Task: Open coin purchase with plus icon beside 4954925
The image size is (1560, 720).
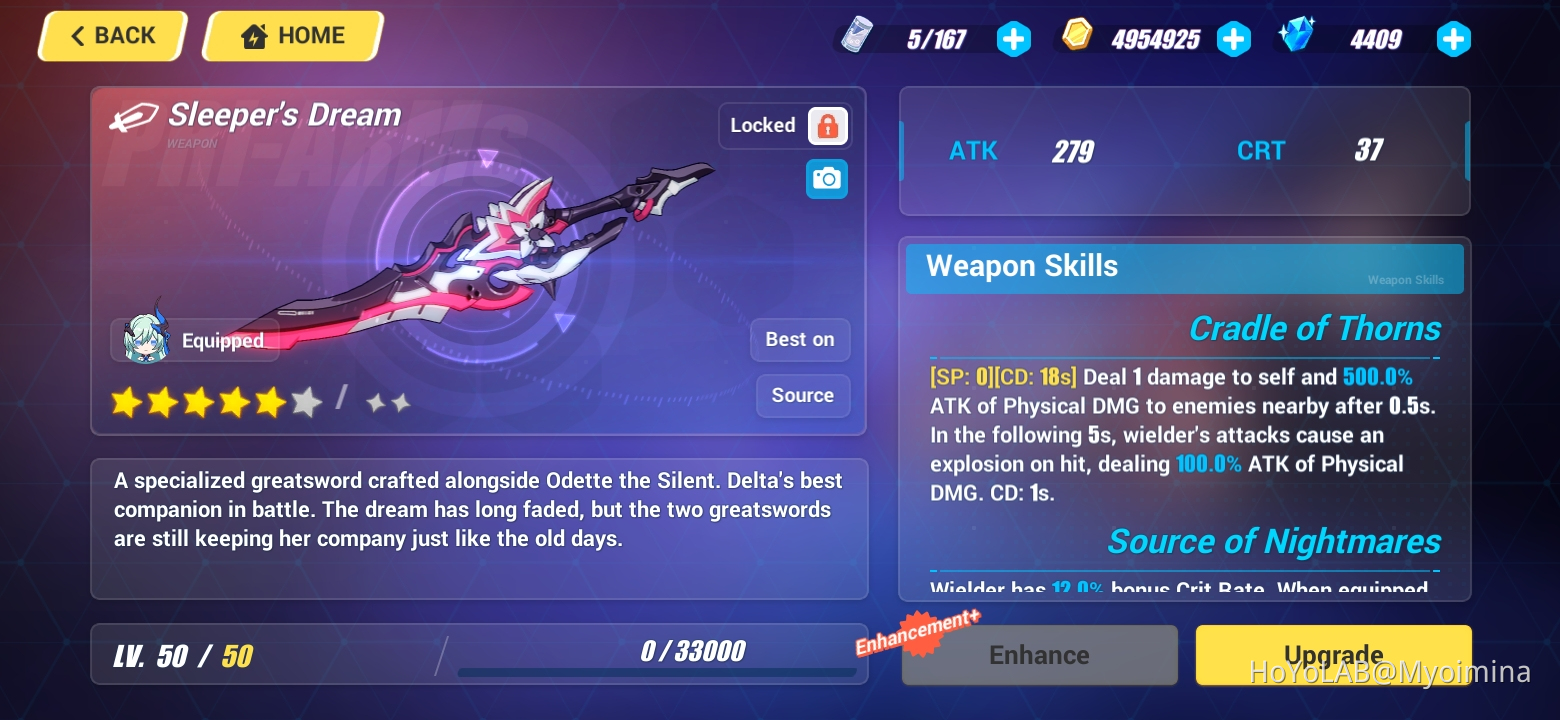Action: [x=1233, y=38]
